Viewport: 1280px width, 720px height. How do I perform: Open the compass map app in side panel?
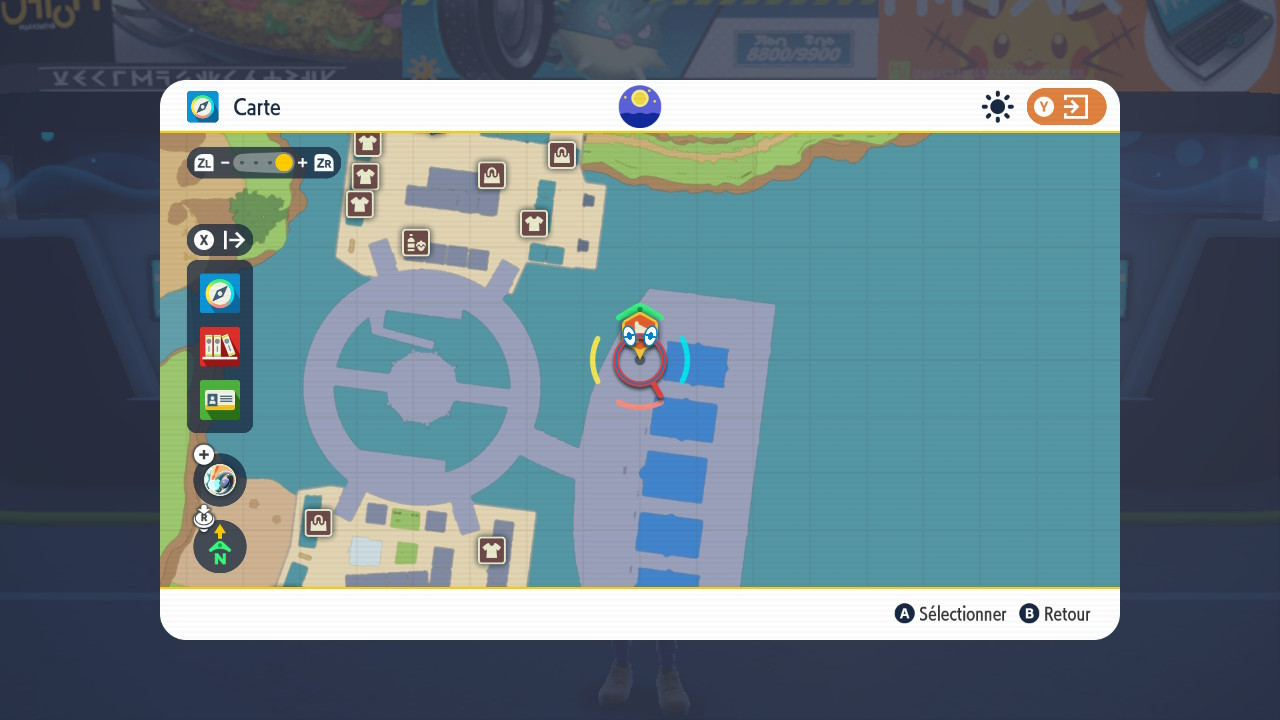click(220, 294)
